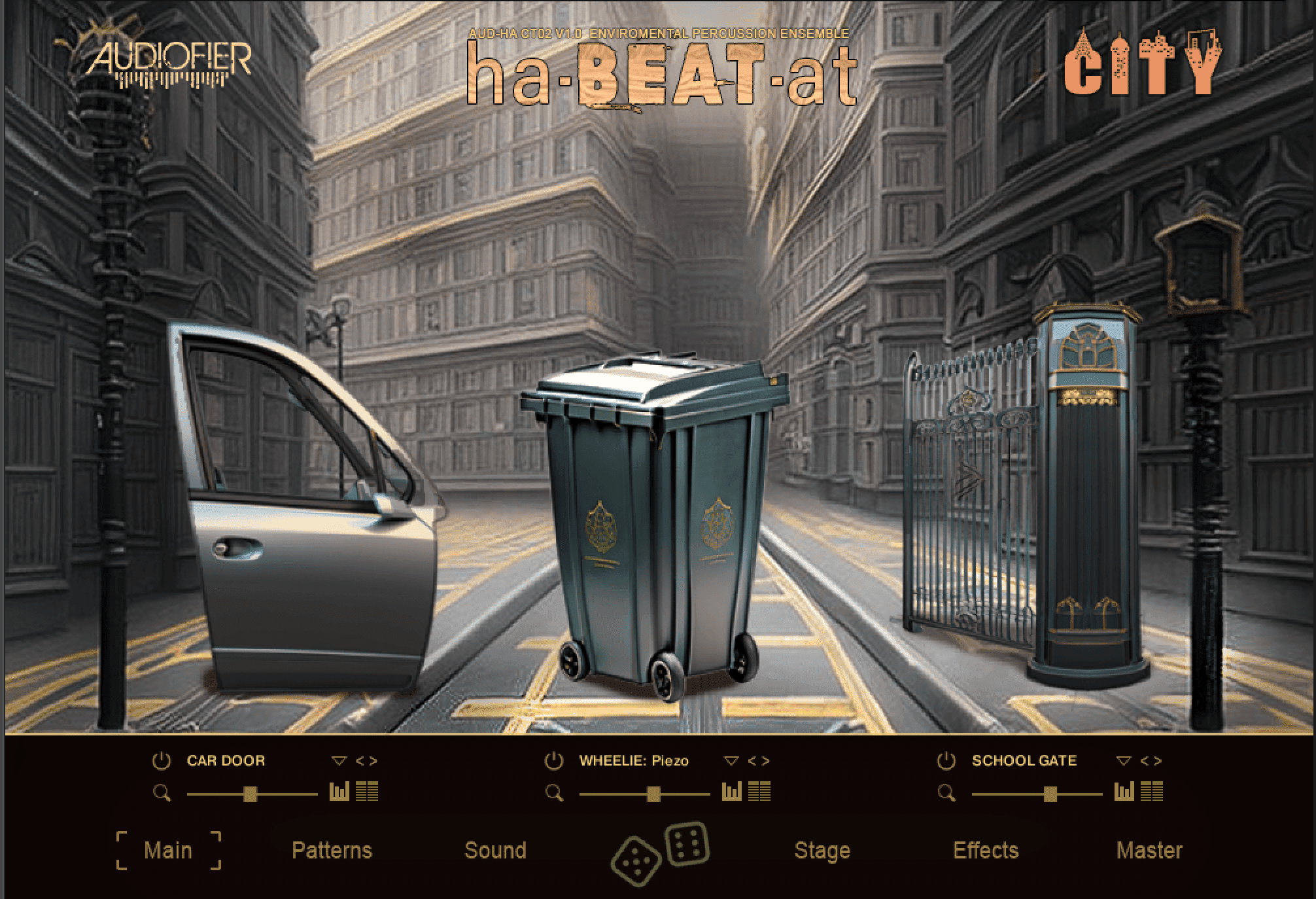Click the magnifier icon under CAR DOOR
The image size is (1316, 899).
tap(162, 794)
